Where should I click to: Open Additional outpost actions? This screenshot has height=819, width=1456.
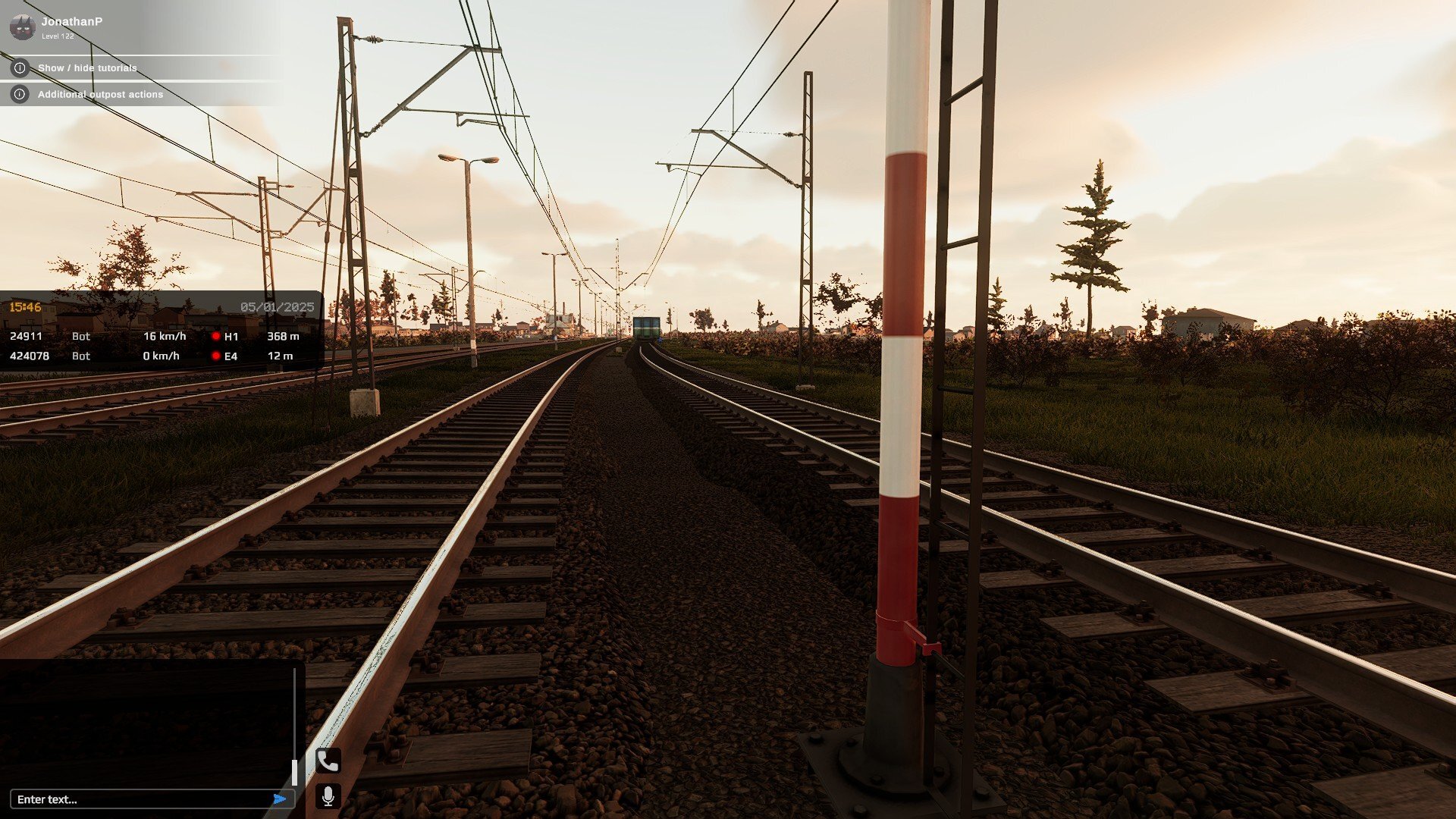99,95
